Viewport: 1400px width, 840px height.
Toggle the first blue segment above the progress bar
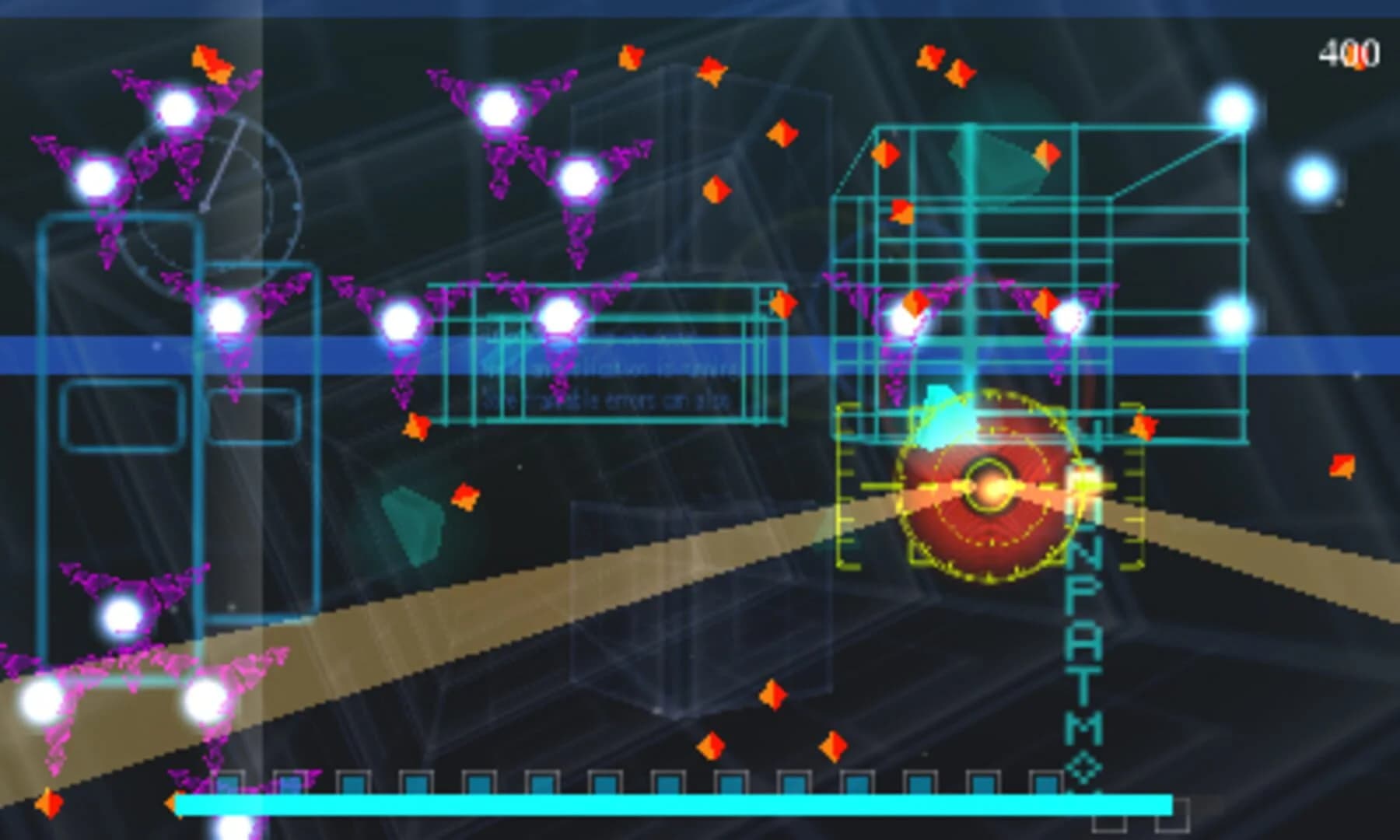point(230,782)
